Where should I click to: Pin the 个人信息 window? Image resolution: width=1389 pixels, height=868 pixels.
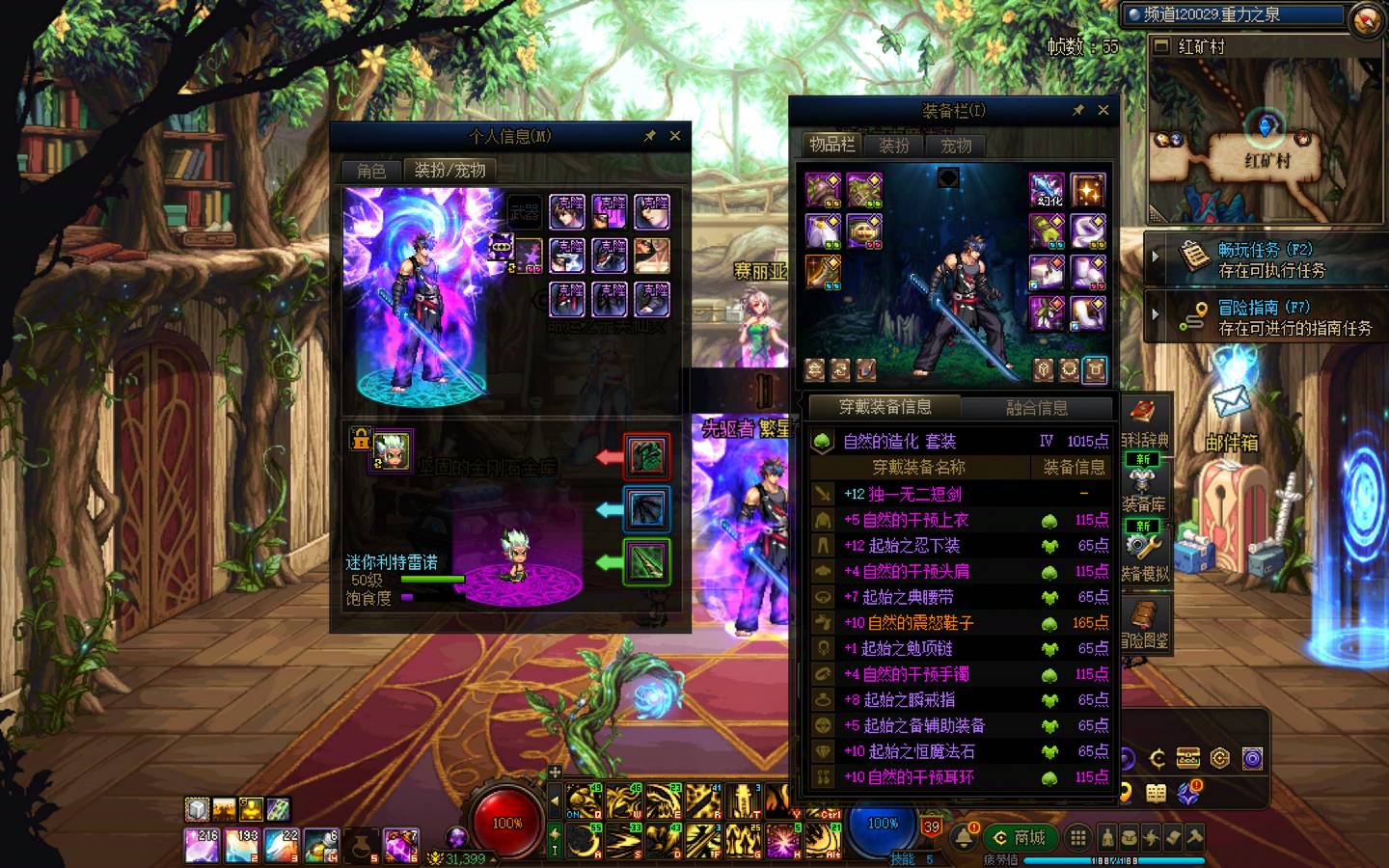click(650, 137)
